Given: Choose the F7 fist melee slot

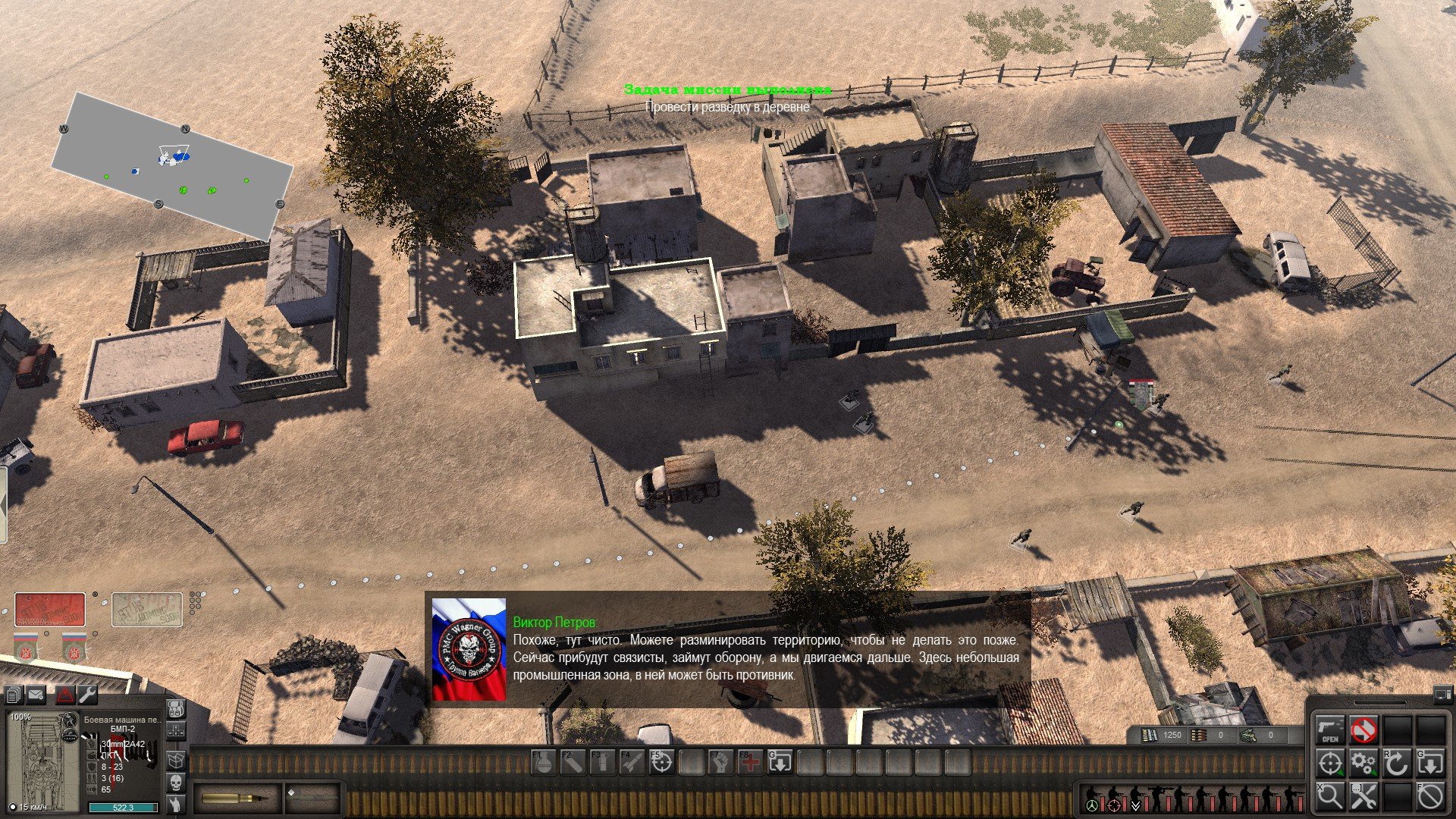Looking at the screenshot, I should [720, 762].
